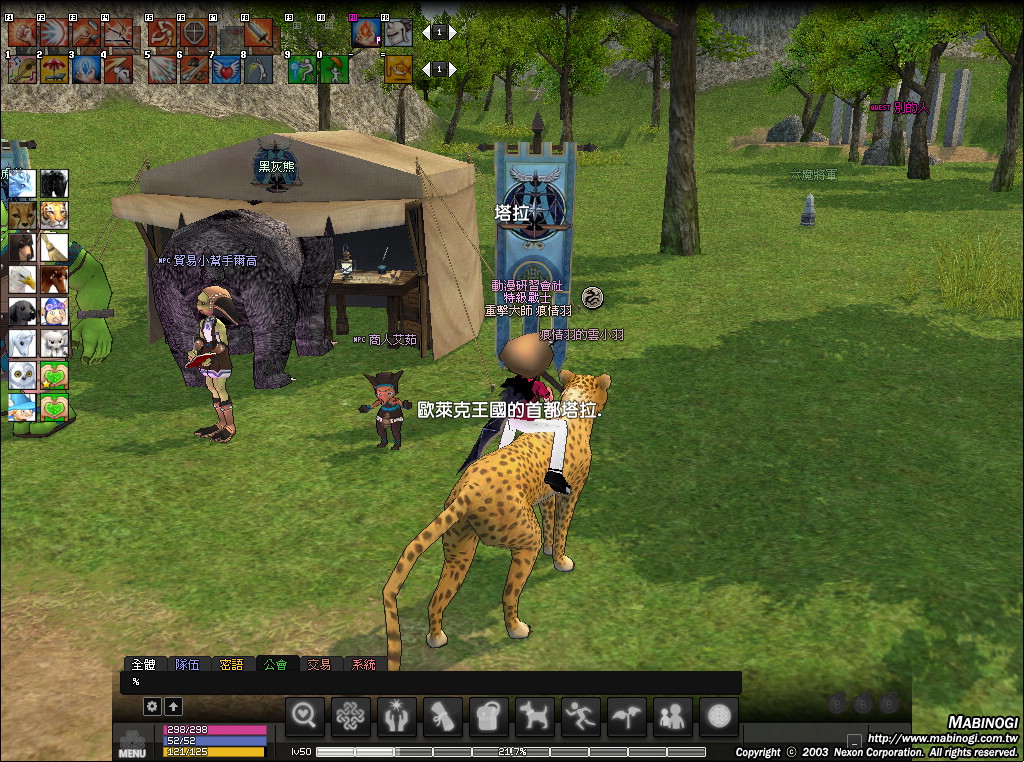1024x762 pixels.
Task: Choose the white owl pet portrait
Action: click(x=22, y=375)
